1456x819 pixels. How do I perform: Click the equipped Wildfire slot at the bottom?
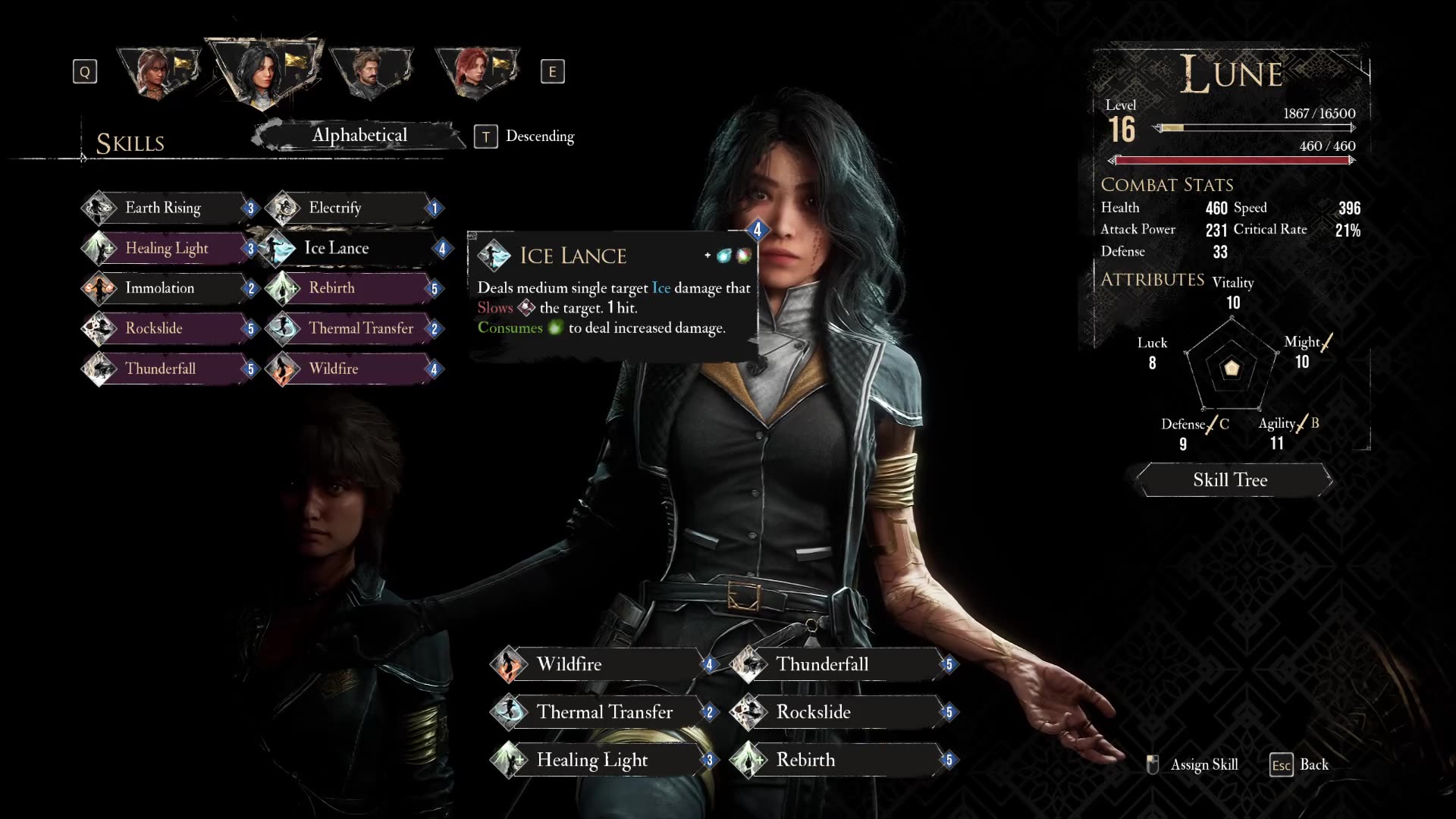(599, 664)
